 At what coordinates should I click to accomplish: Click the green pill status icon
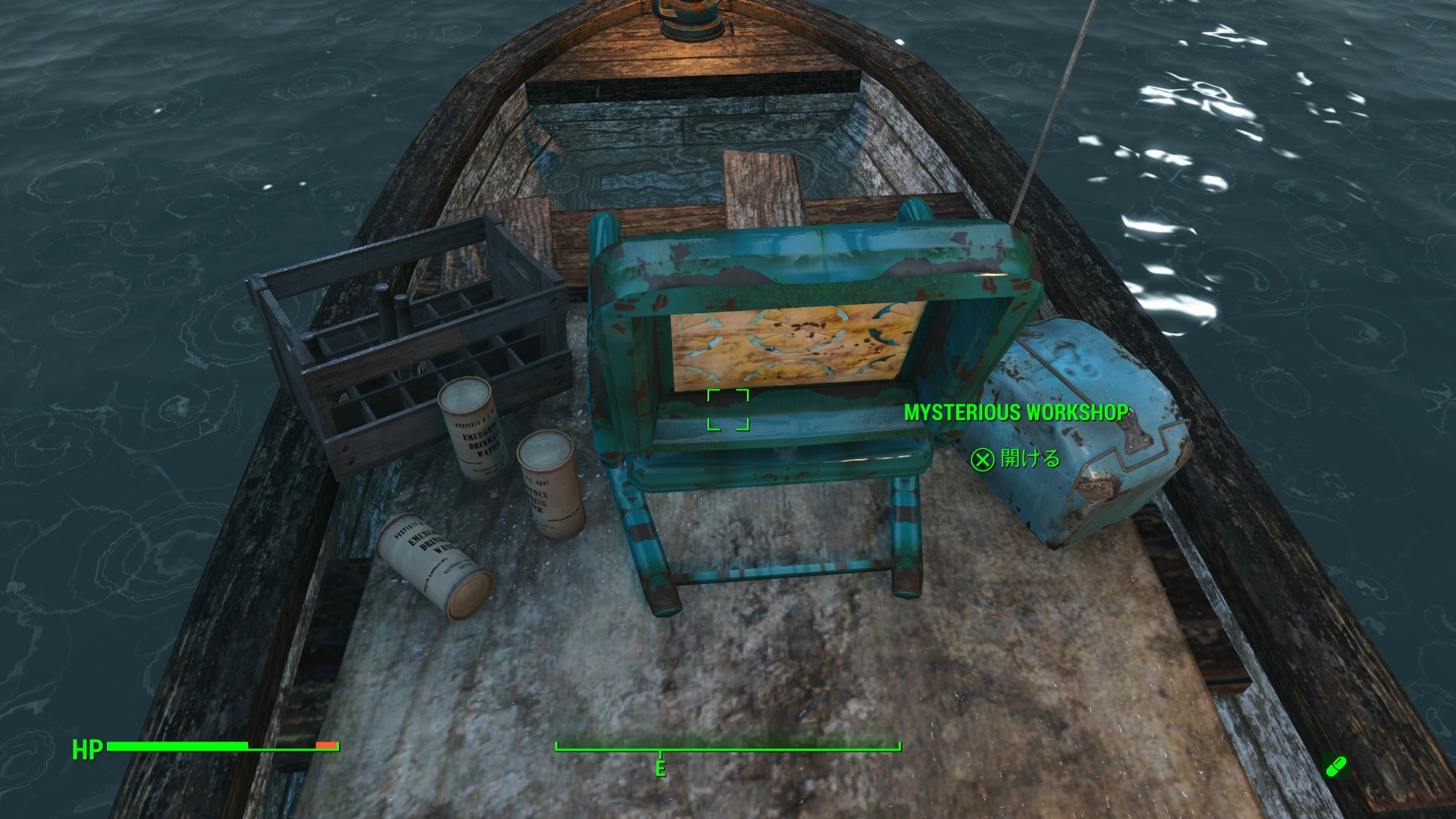click(1335, 767)
